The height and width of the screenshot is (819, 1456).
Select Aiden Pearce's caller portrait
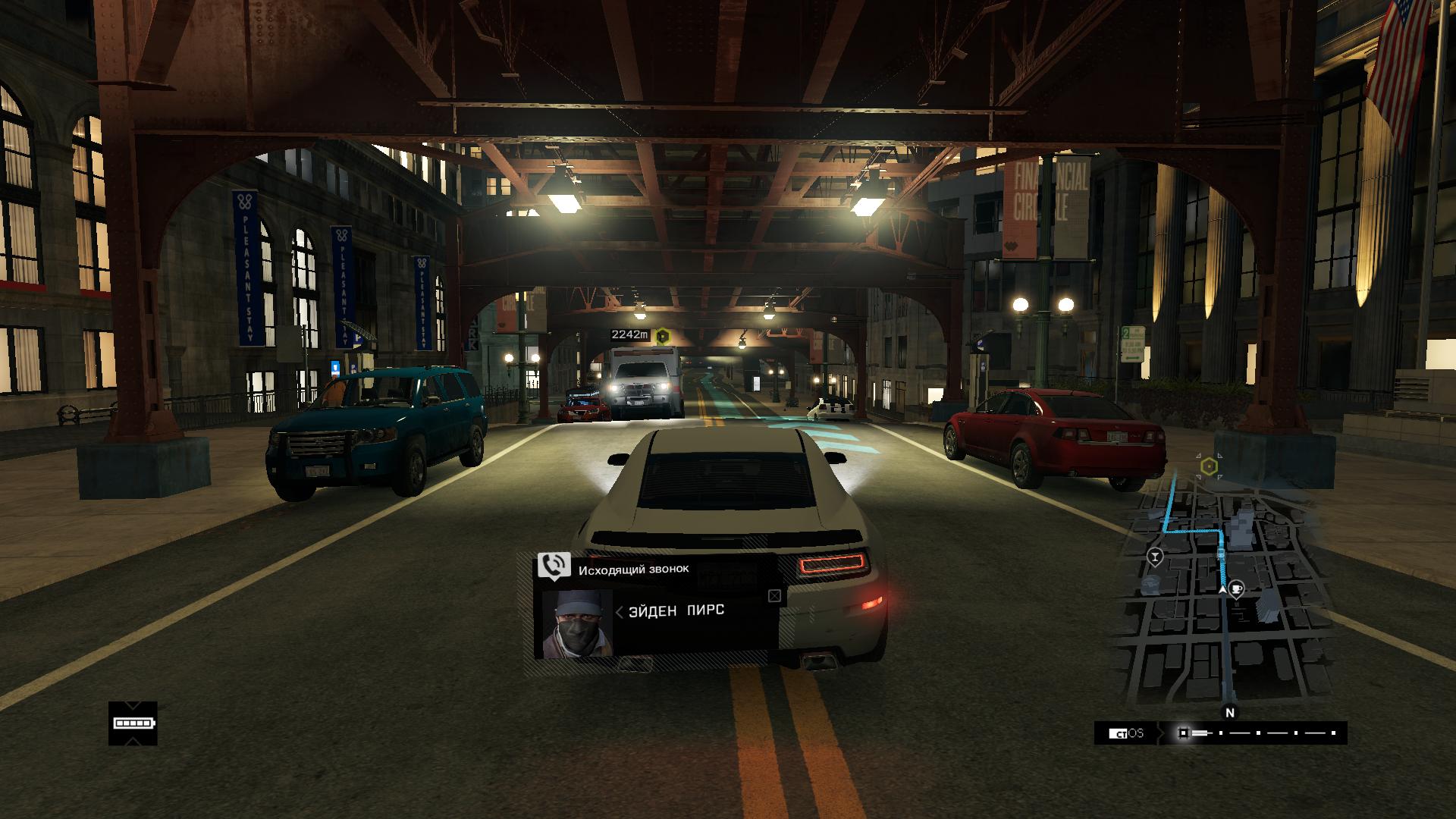click(577, 623)
